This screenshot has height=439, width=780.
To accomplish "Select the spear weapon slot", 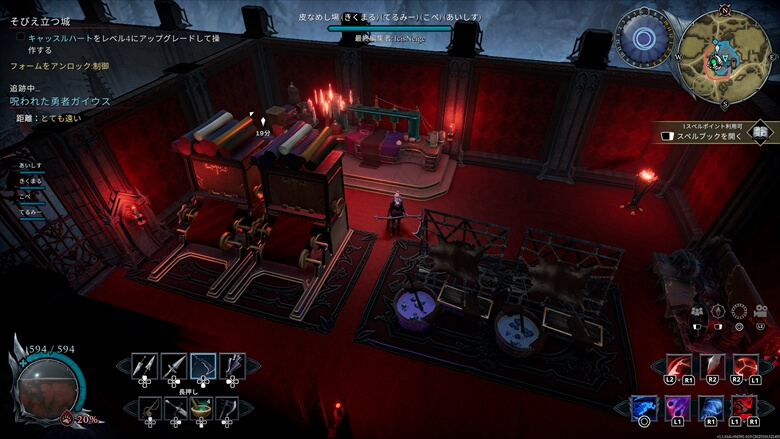I will [x=175, y=366].
